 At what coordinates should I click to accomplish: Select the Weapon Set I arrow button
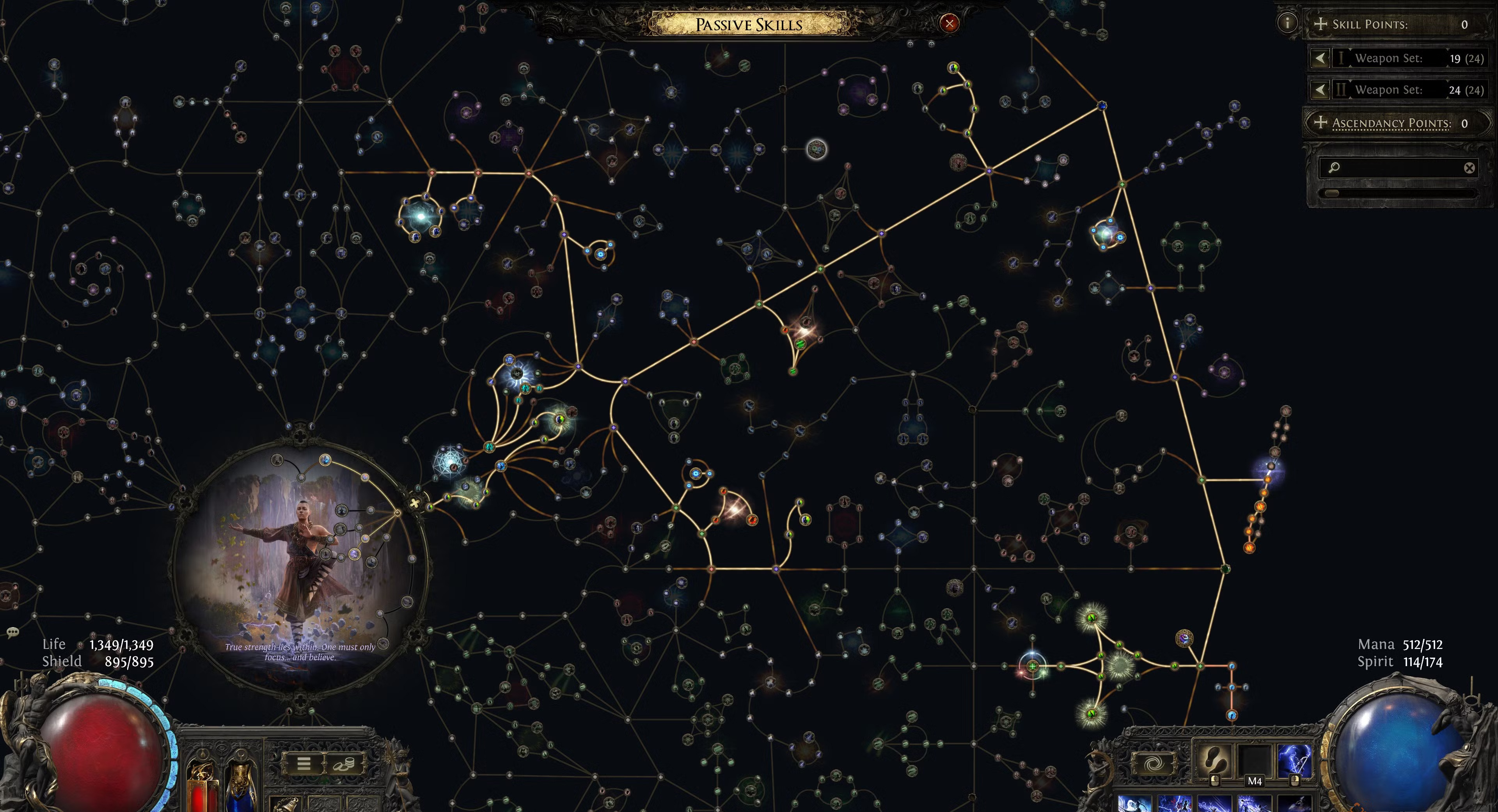tap(1320, 58)
